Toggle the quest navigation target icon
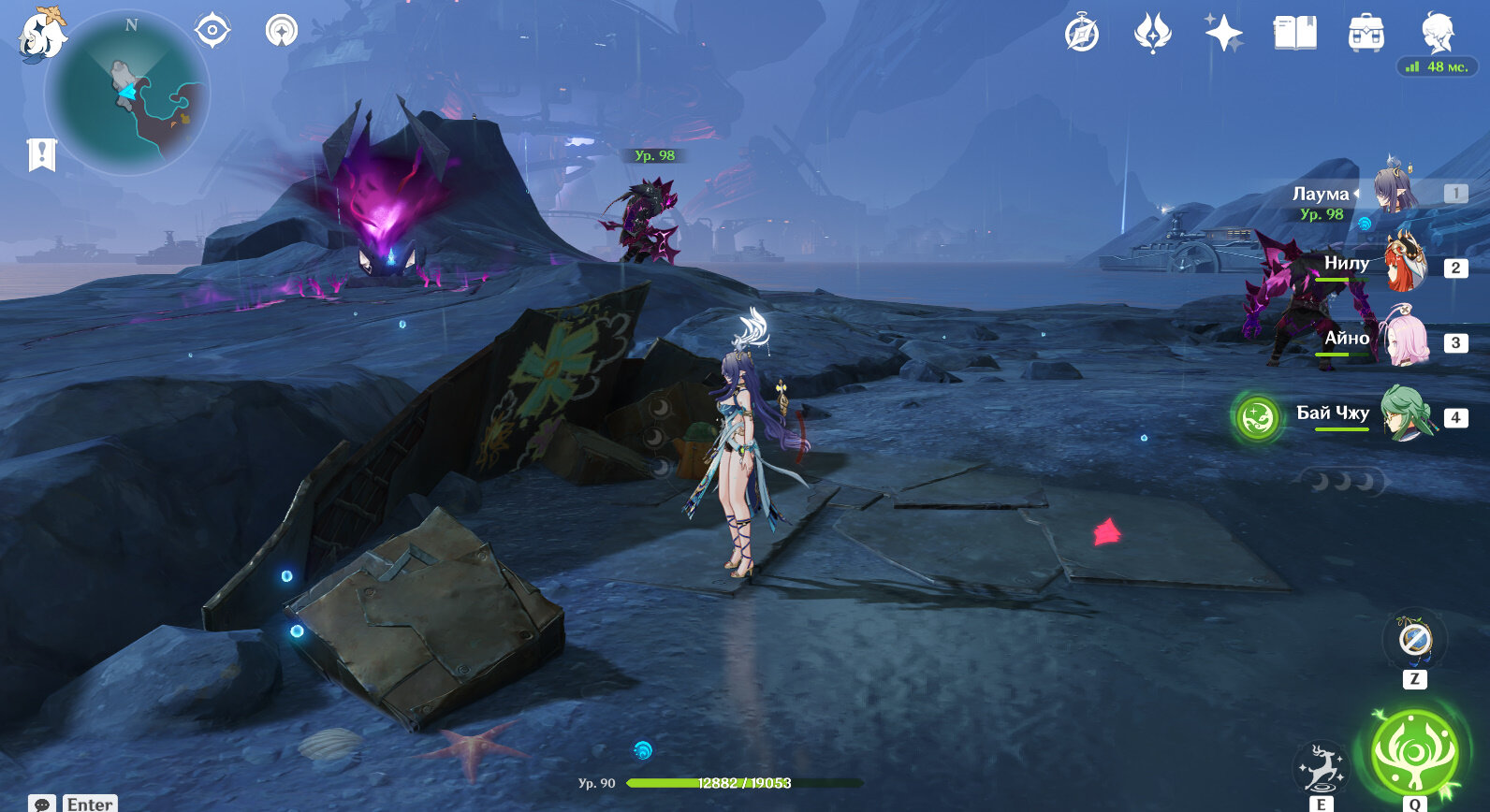This screenshot has height=812, width=1490. click(212, 31)
